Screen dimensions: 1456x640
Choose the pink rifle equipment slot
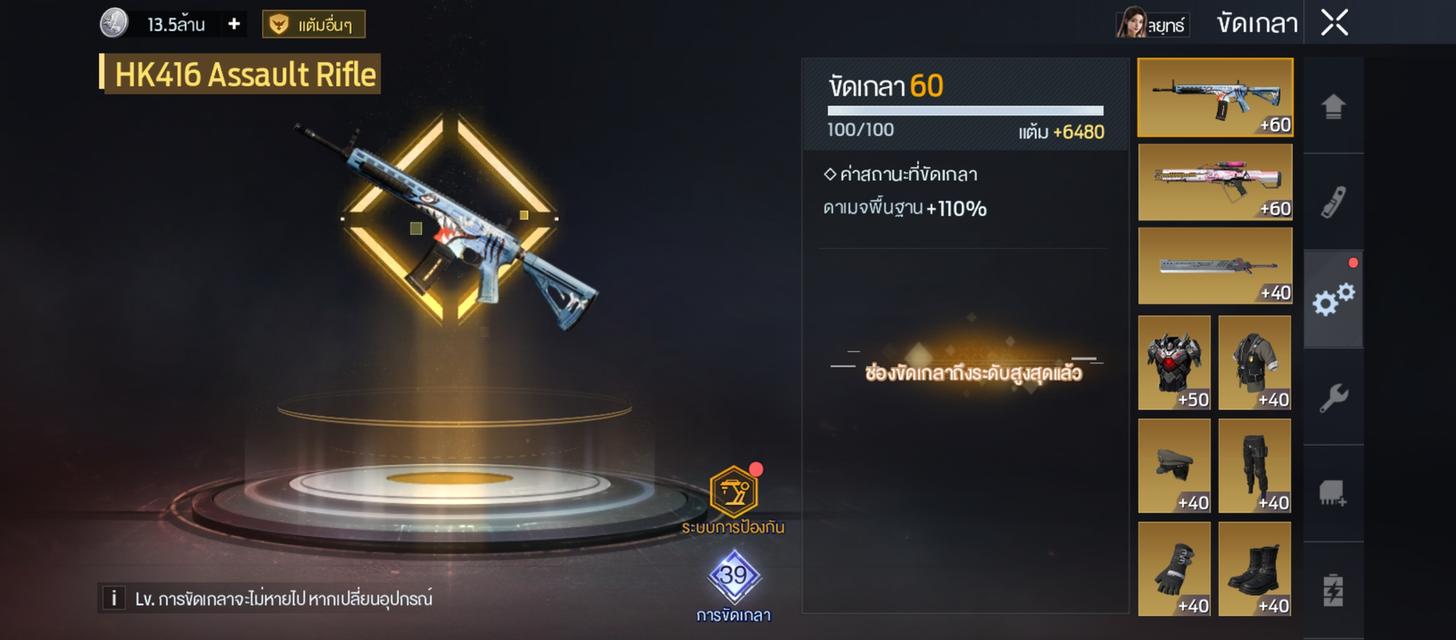[x=1215, y=182]
